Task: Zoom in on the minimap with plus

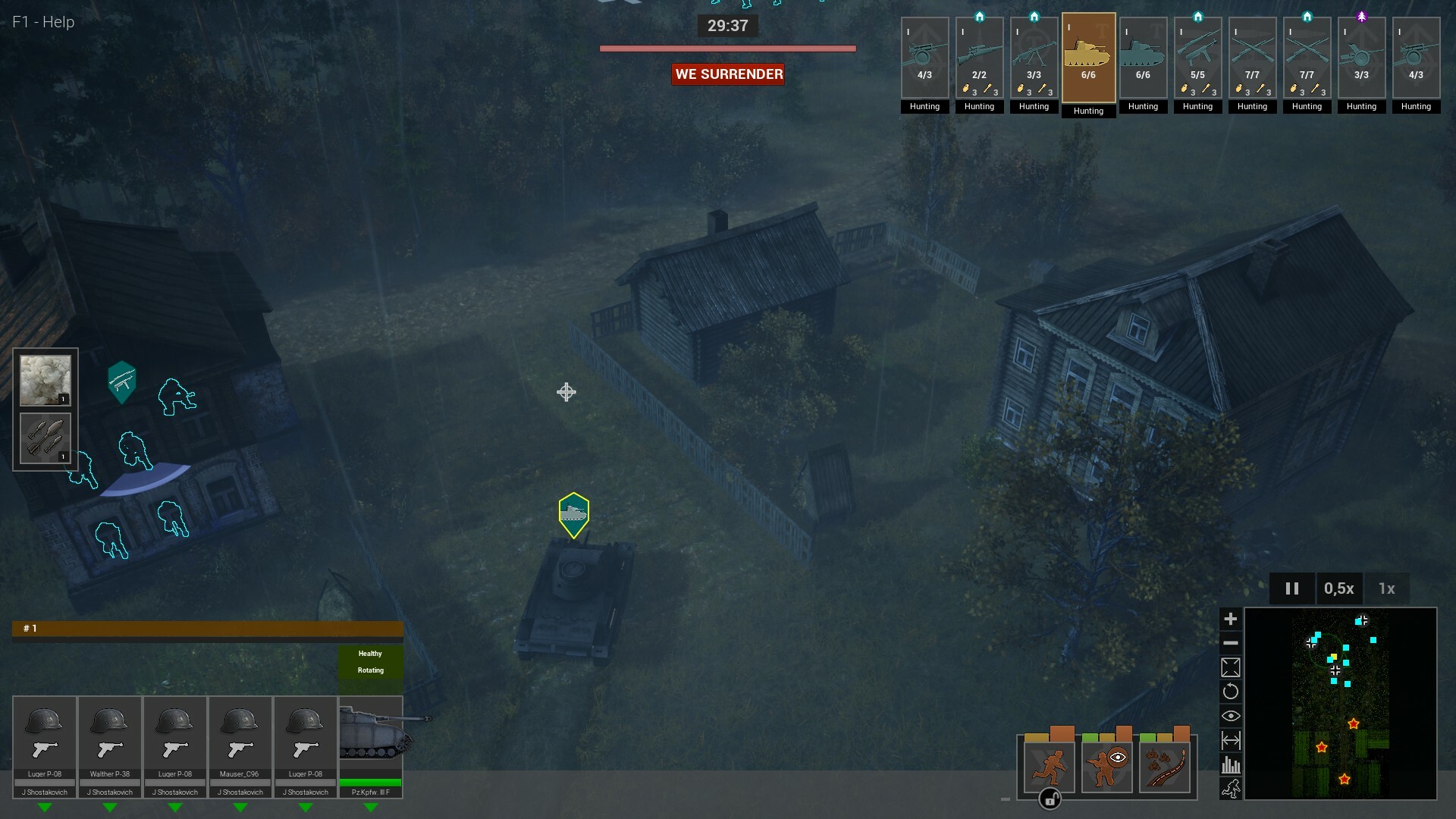Action: click(1232, 619)
